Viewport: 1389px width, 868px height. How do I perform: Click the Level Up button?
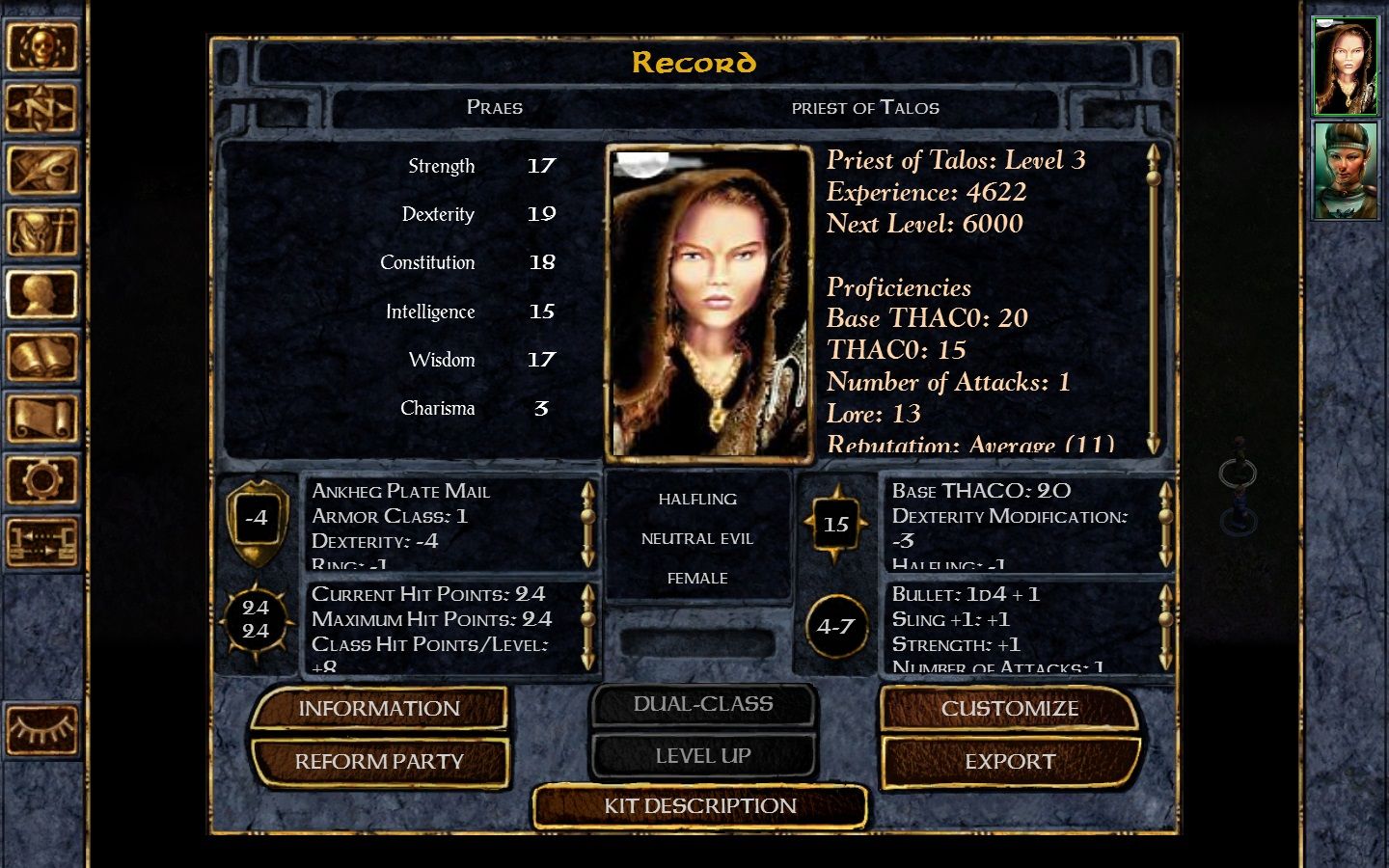click(x=703, y=756)
